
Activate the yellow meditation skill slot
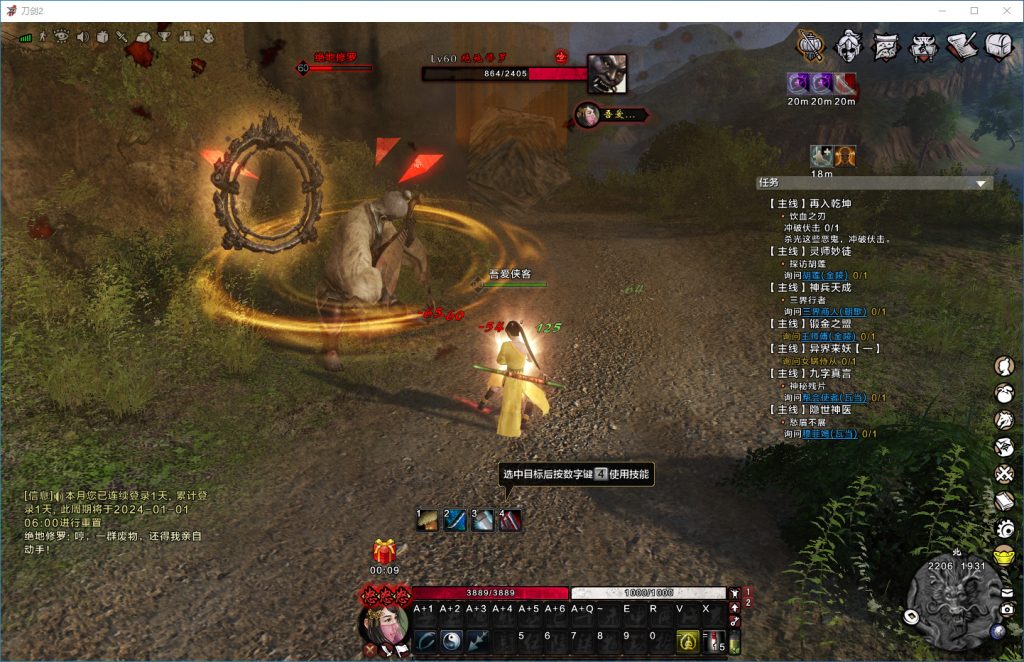[x=687, y=641]
